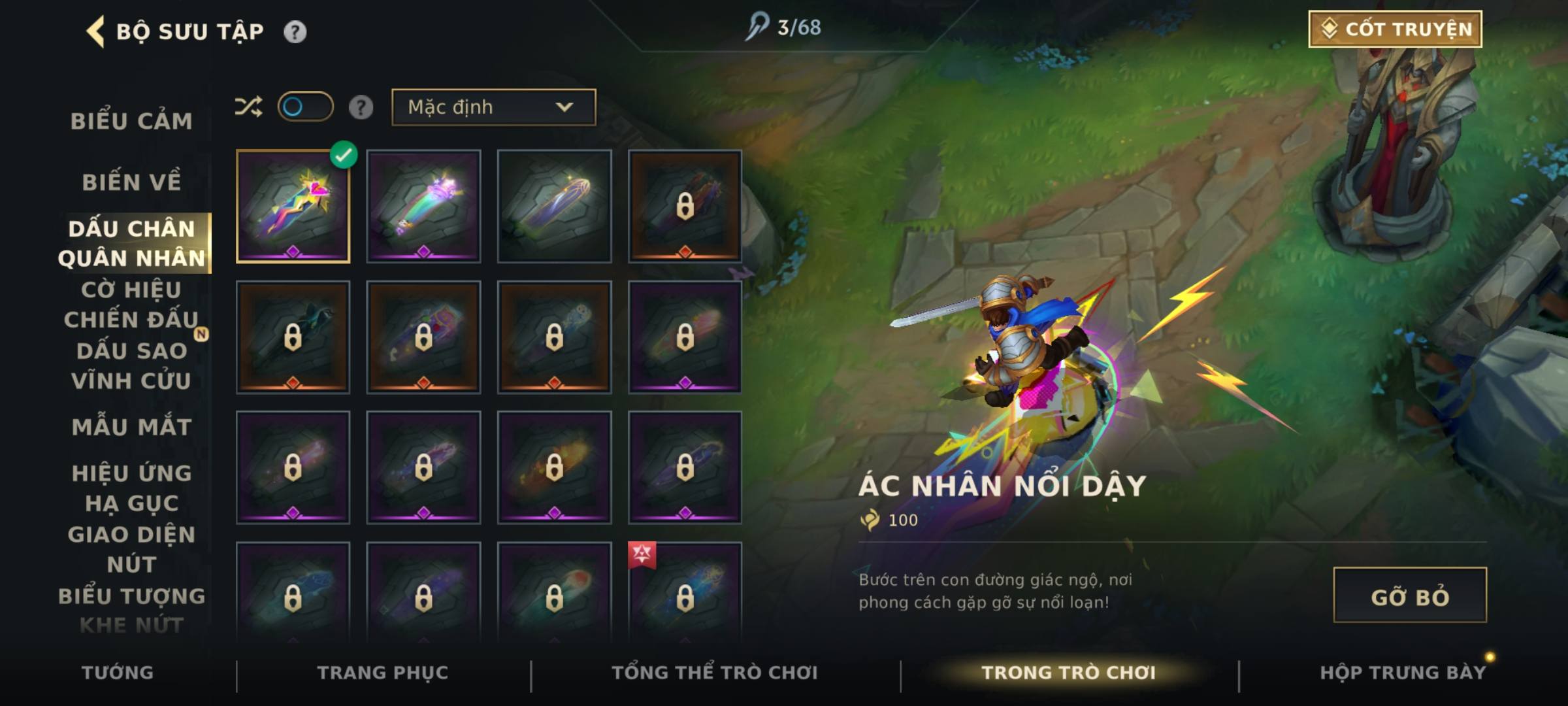Open help icon beside Bộ Sưu Tập title
Image resolution: width=1568 pixels, height=706 pixels.
point(295,32)
